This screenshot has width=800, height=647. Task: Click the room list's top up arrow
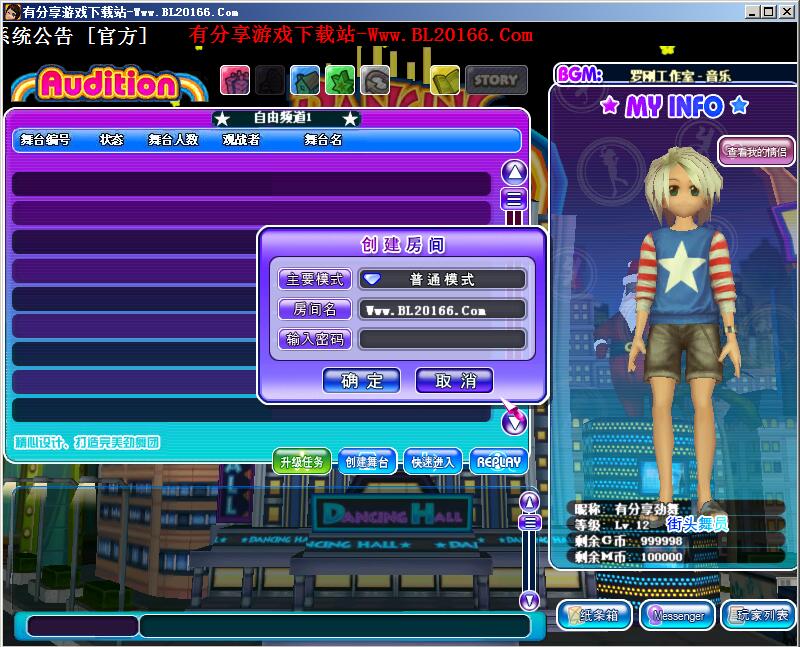pos(514,171)
